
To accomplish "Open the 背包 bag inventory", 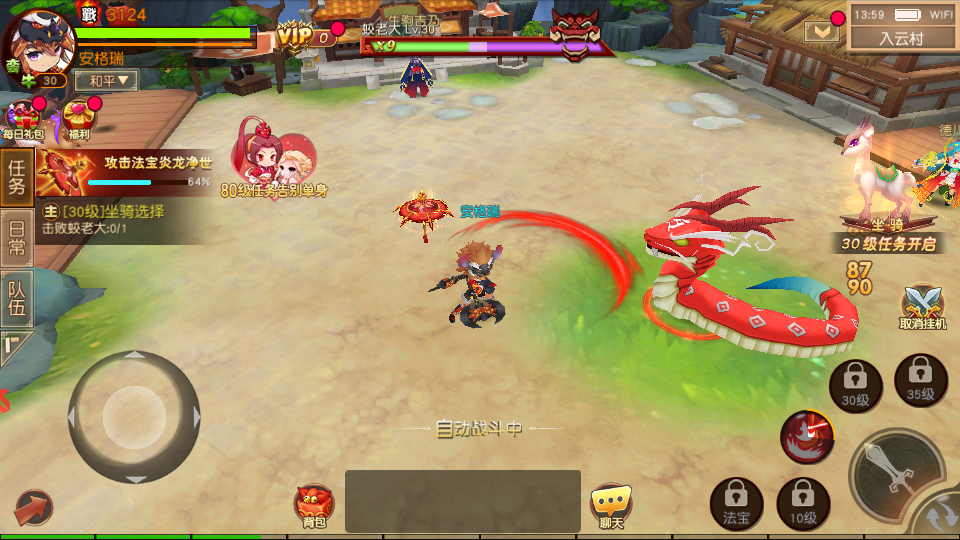I will pos(314,503).
